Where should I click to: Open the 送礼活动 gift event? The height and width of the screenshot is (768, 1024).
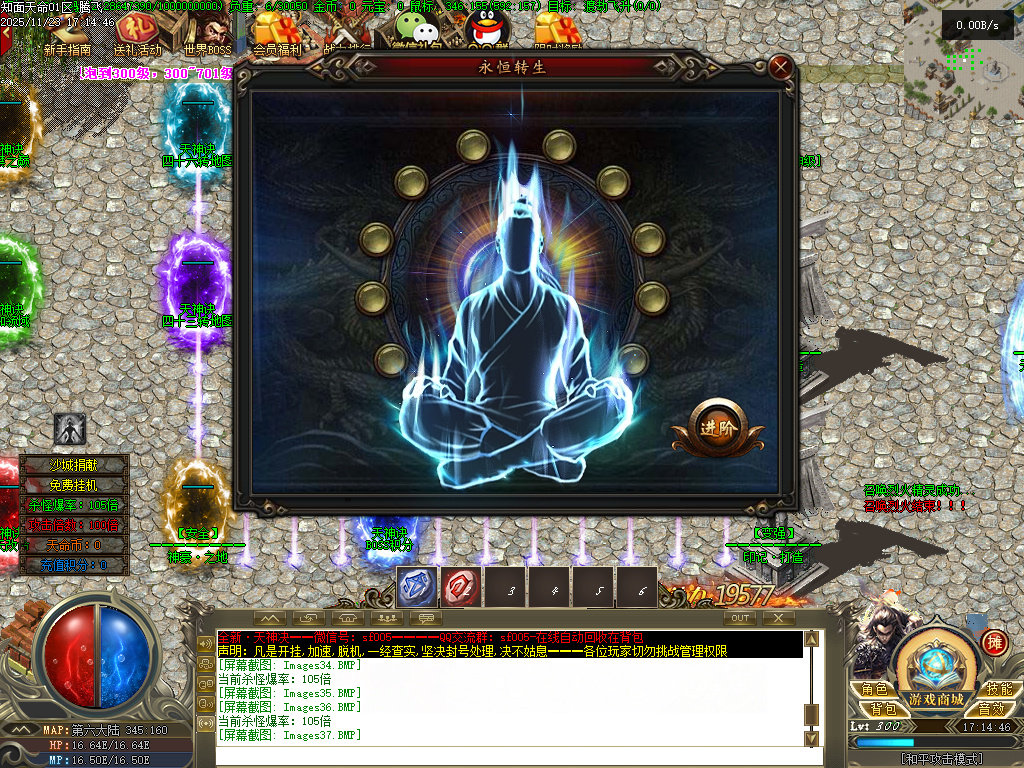click(x=136, y=49)
